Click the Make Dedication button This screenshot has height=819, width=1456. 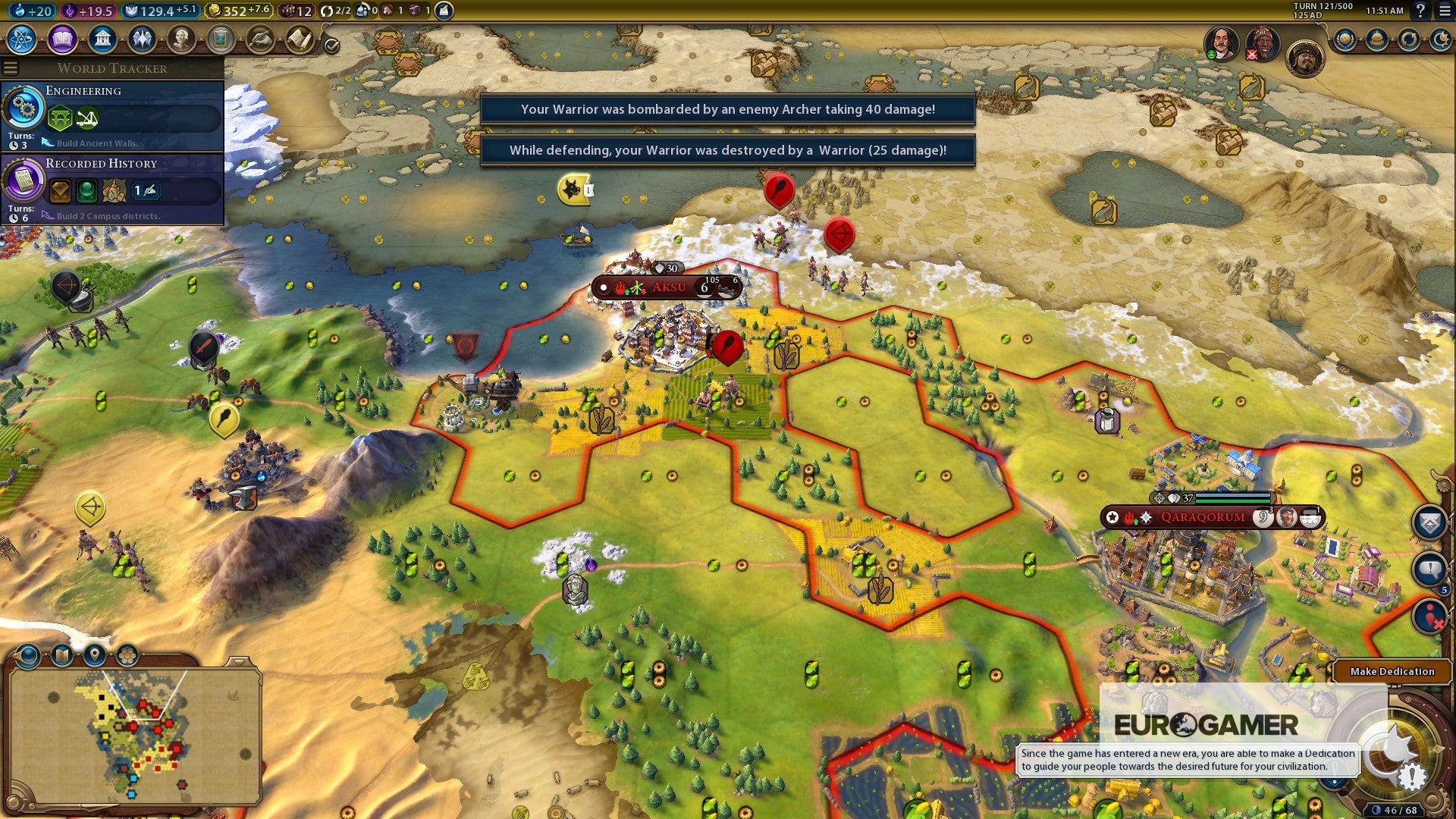click(1392, 672)
